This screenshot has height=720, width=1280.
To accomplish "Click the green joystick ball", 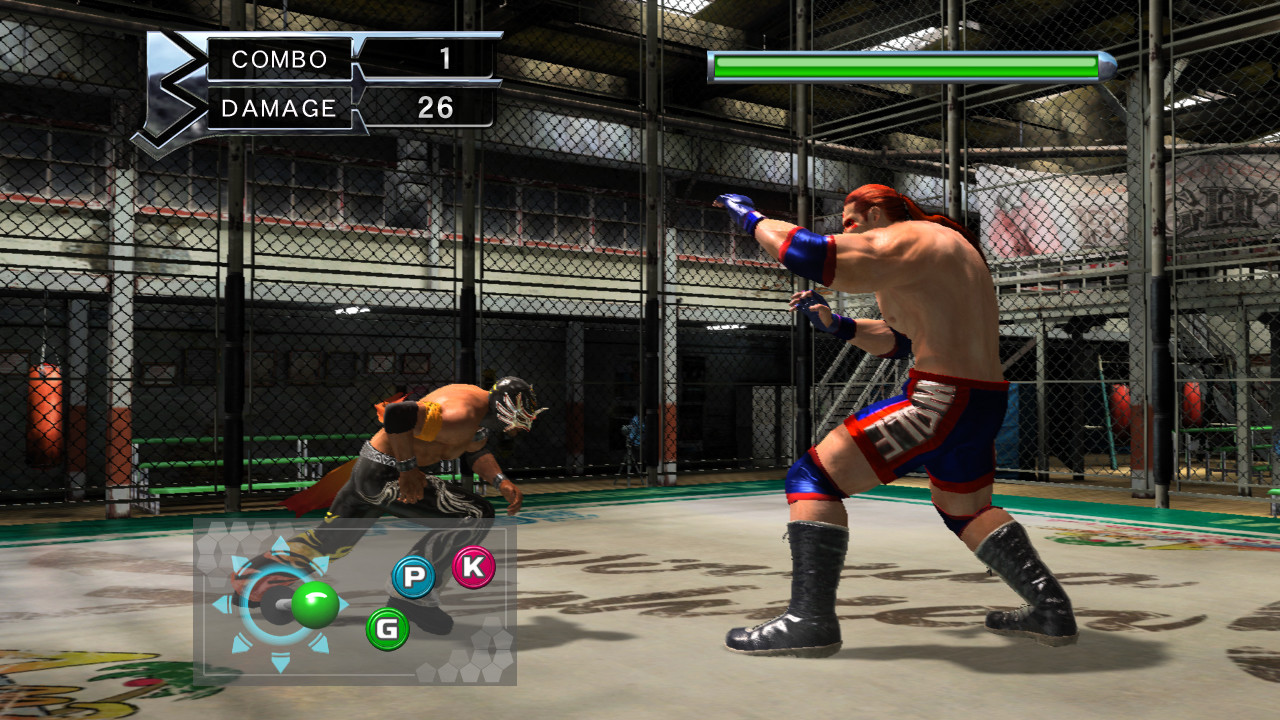I will click(x=315, y=604).
